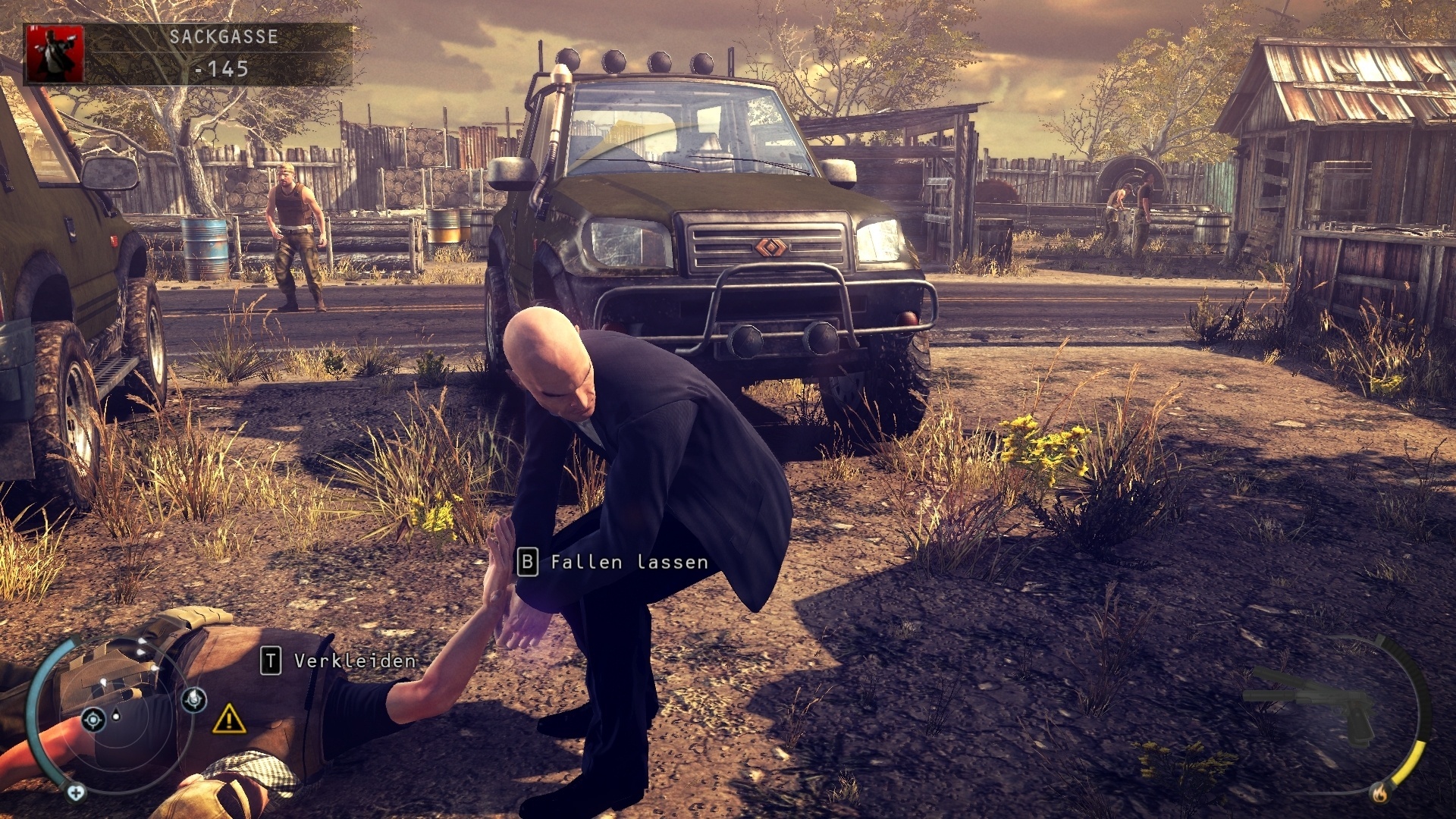Select the crosshair marker on the minimap
Viewport: 1456px width, 819px height.
point(93,720)
